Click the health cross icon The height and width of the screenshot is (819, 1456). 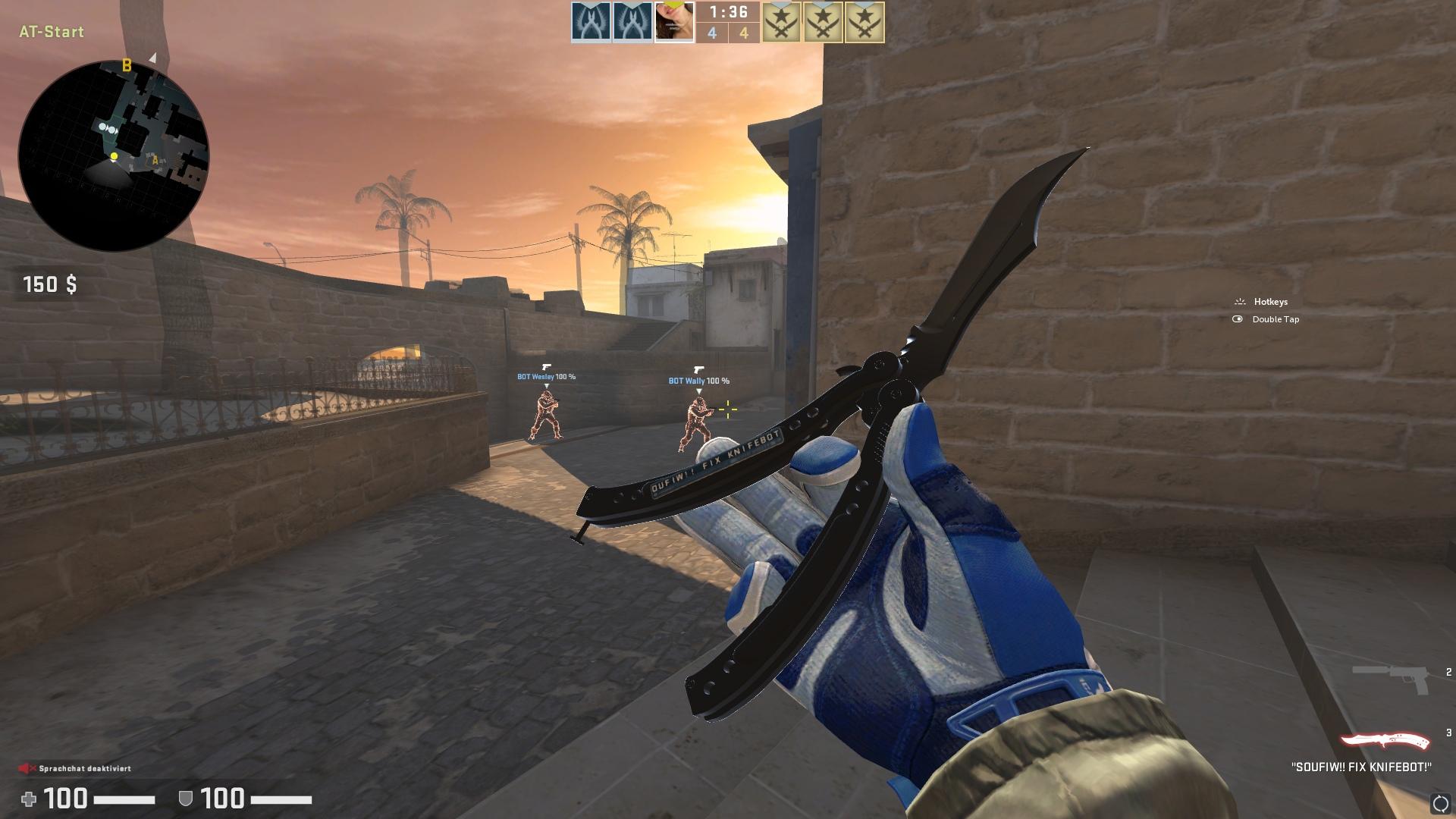click(x=28, y=800)
